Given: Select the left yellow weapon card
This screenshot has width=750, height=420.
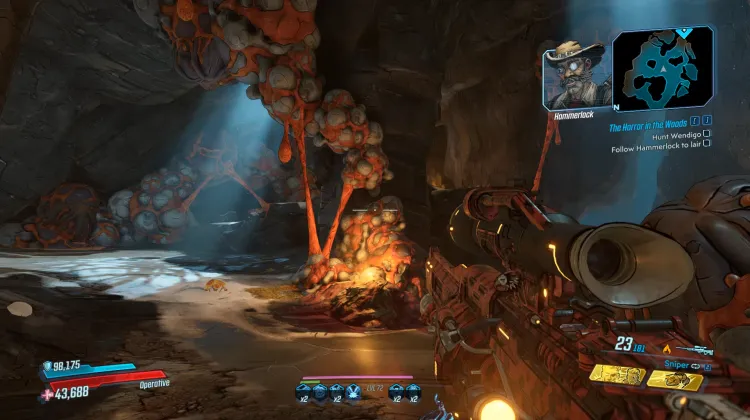Looking at the screenshot, I should tap(616, 374).
